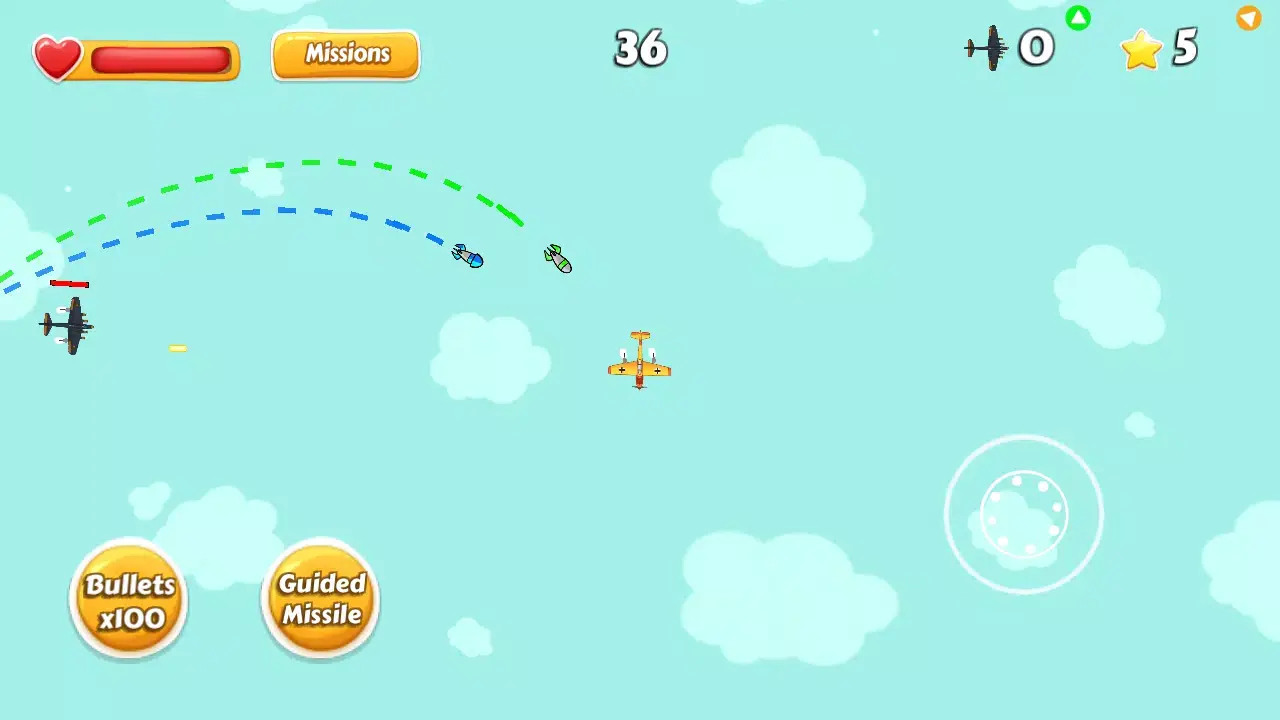Tap the green upgrade arrow badge
1280x720 pixels.
[x=1078, y=18]
